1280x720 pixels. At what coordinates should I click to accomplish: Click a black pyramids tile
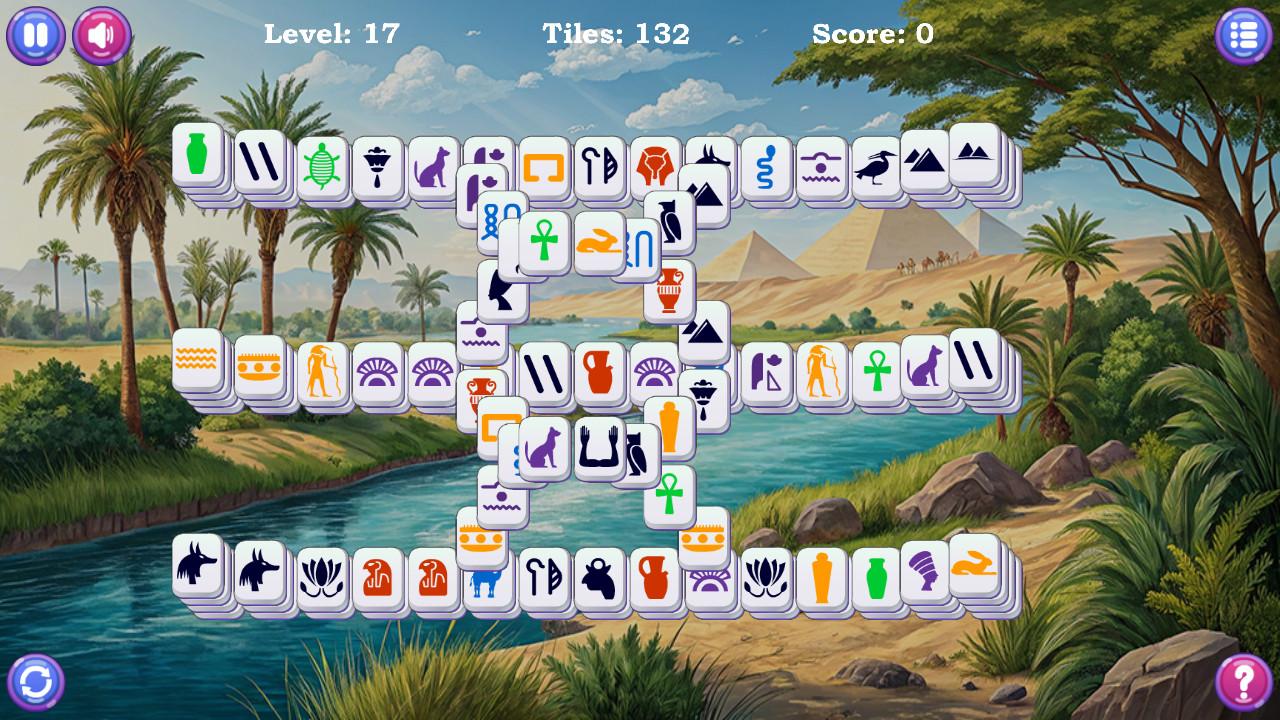click(x=923, y=158)
